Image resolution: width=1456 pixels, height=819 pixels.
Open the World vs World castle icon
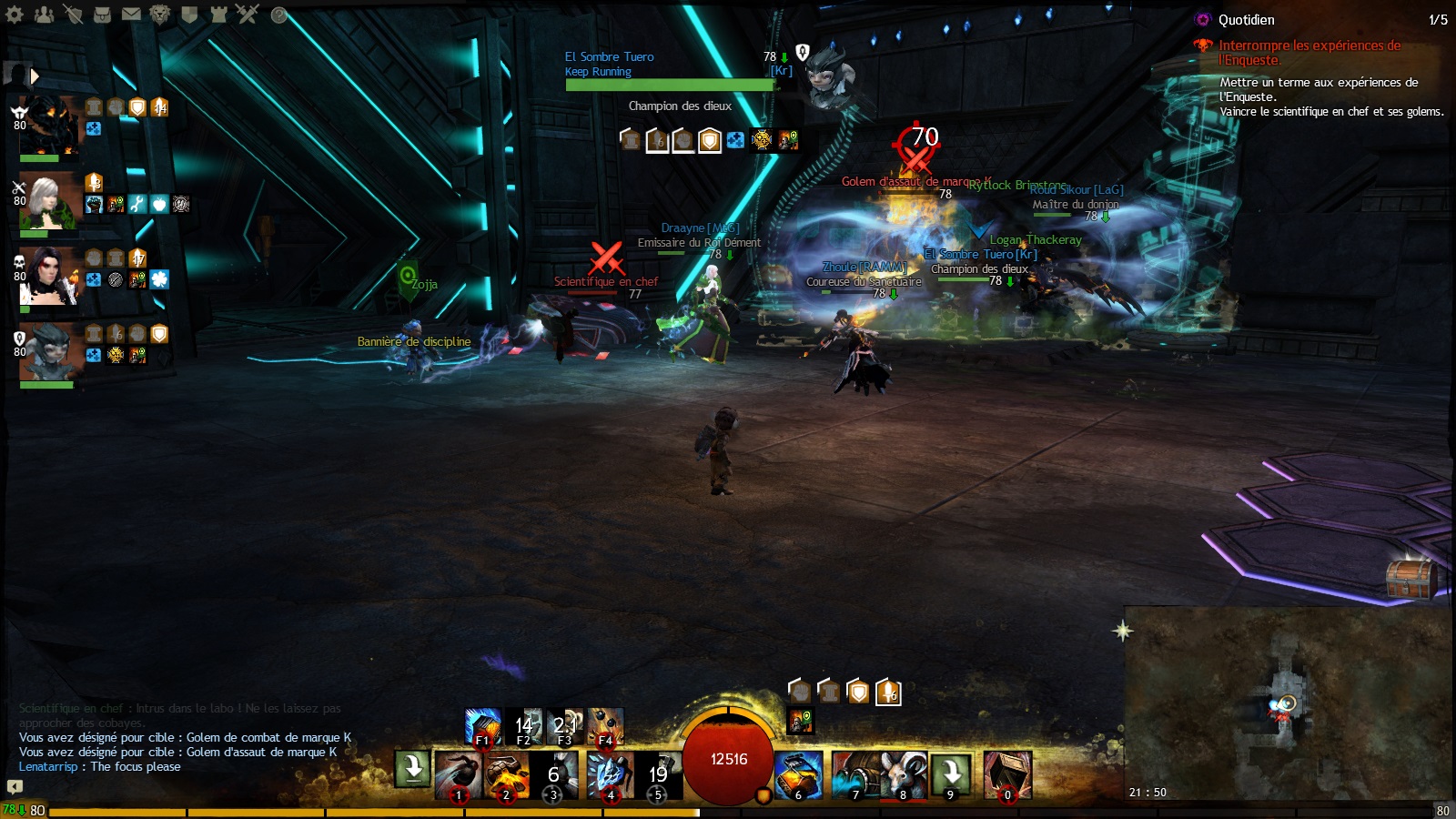click(x=218, y=14)
